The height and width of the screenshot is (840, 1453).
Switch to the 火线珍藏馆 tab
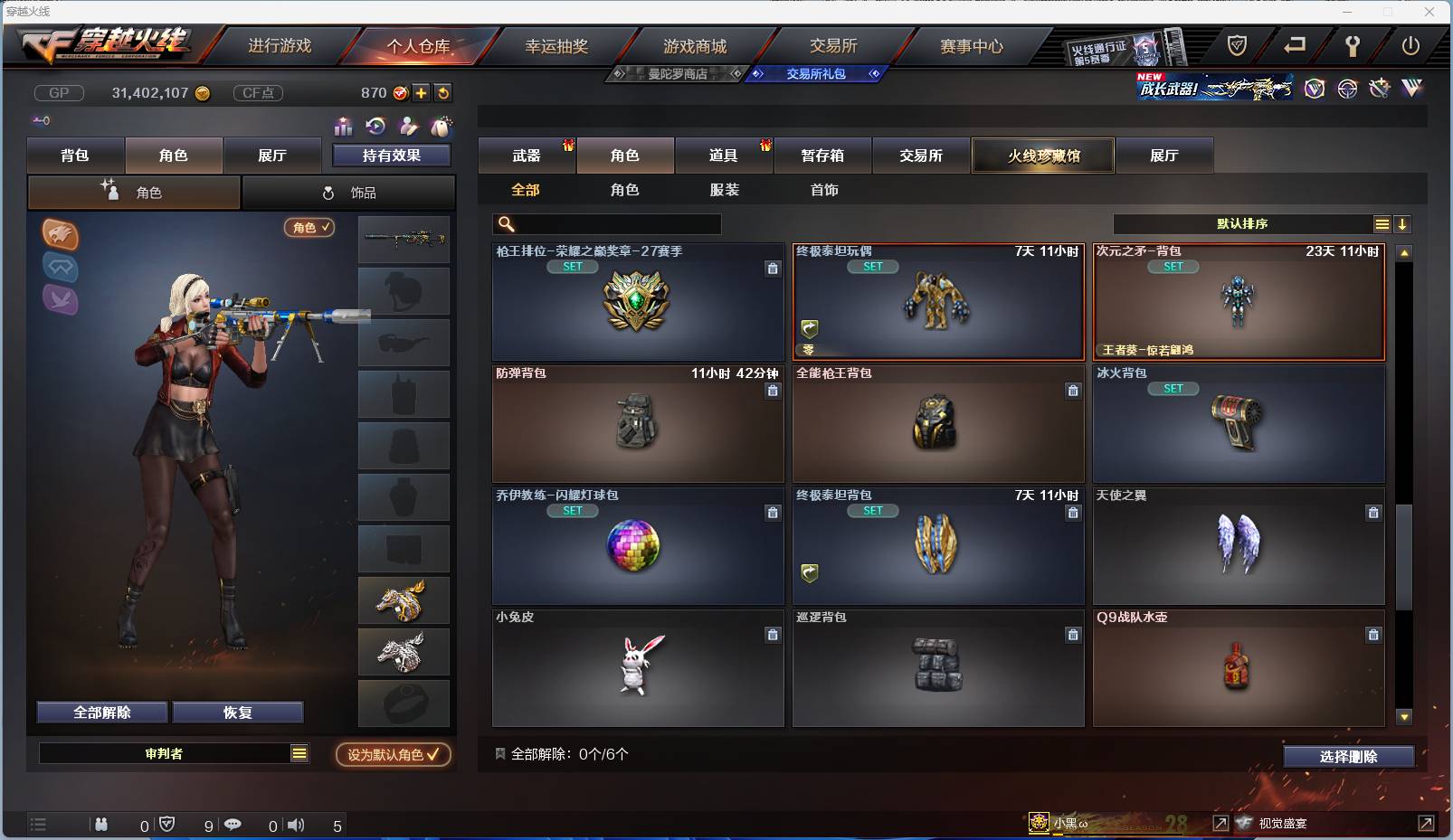click(x=1043, y=156)
